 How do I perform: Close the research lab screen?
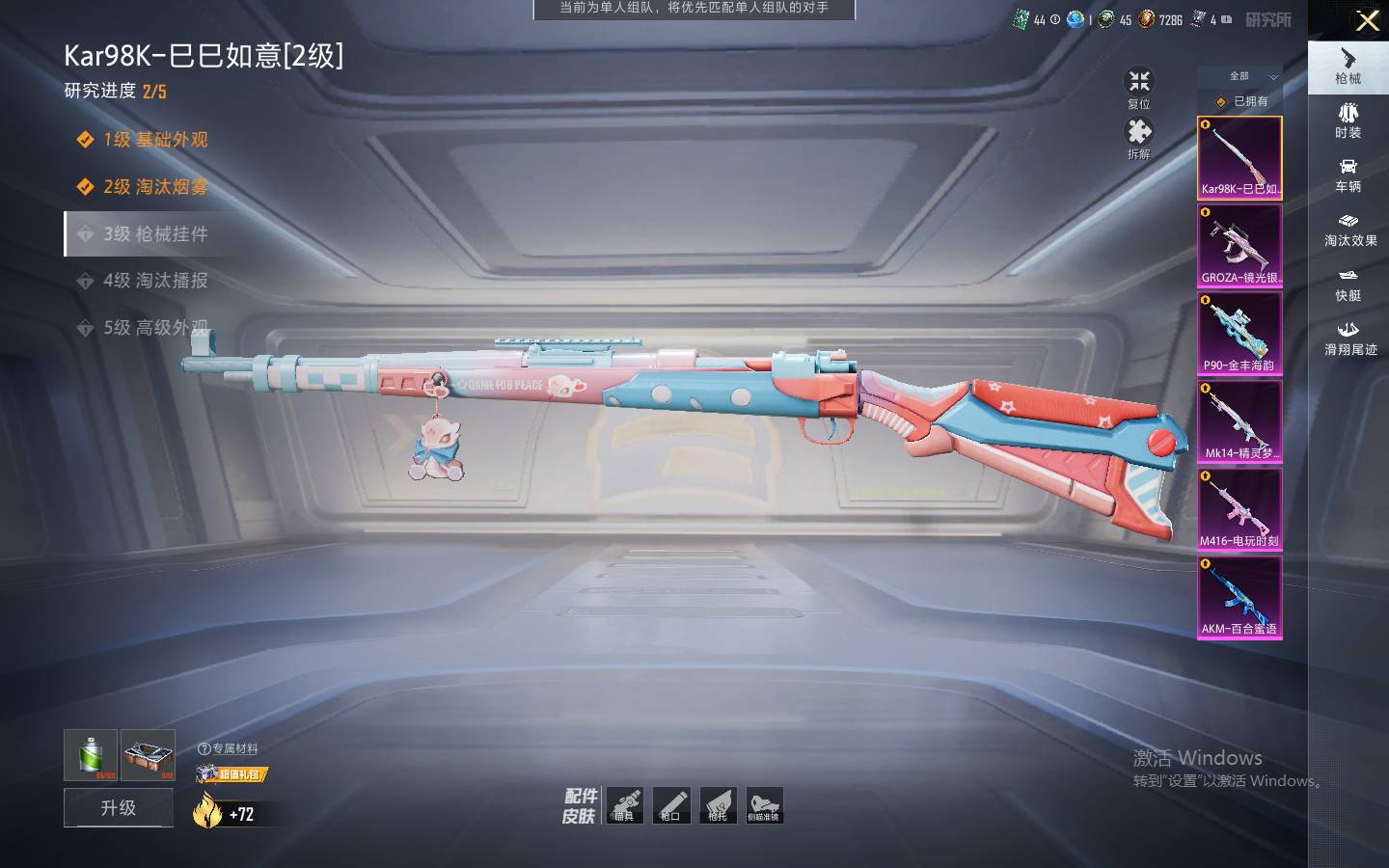tap(1367, 20)
